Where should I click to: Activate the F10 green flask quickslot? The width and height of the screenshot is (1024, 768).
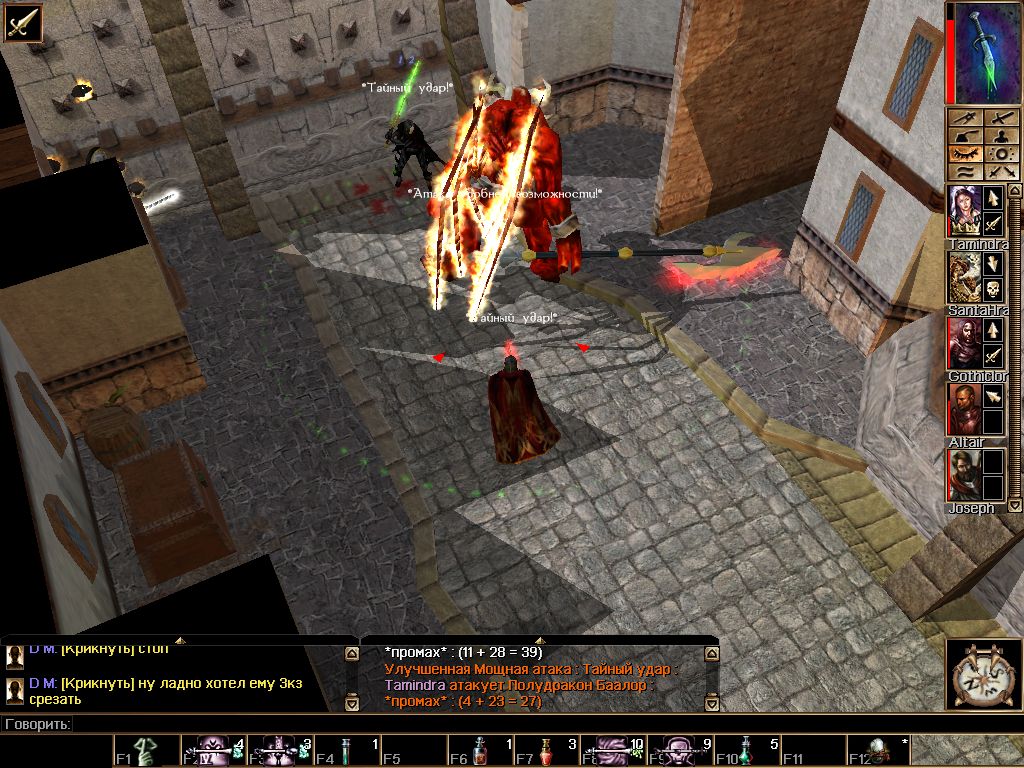[x=747, y=751]
